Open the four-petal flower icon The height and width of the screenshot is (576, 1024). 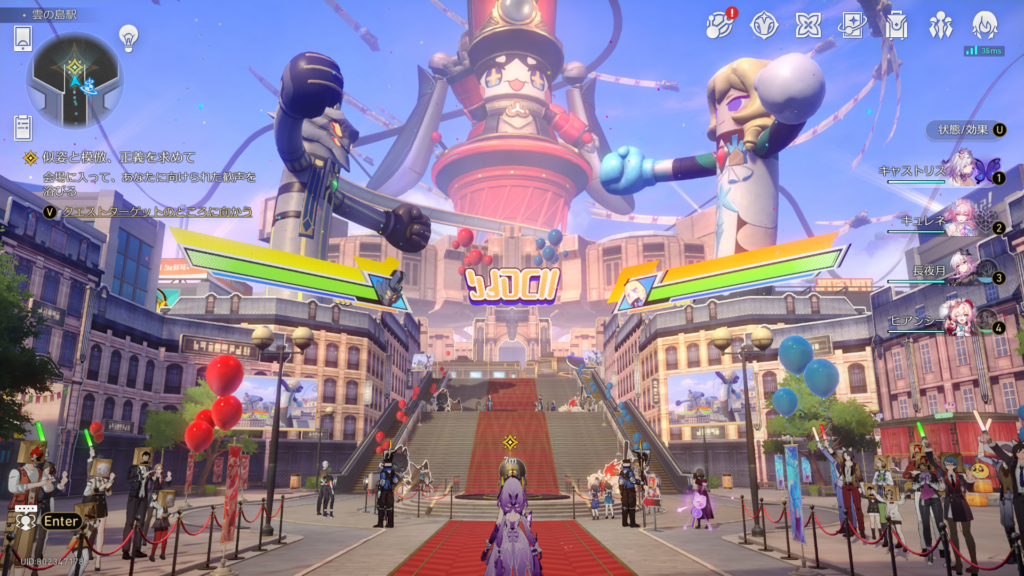(808, 25)
